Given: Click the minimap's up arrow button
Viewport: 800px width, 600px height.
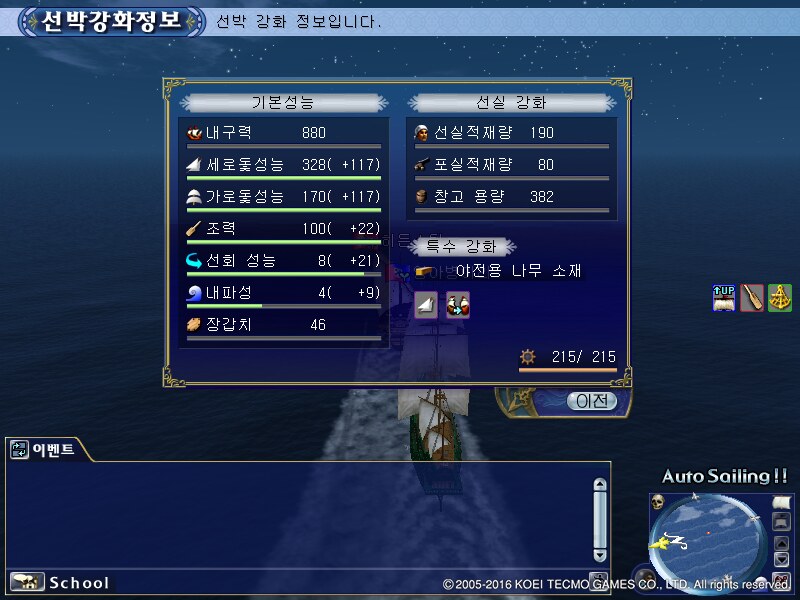Looking at the screenshot, I should click(x=781, y=544).
